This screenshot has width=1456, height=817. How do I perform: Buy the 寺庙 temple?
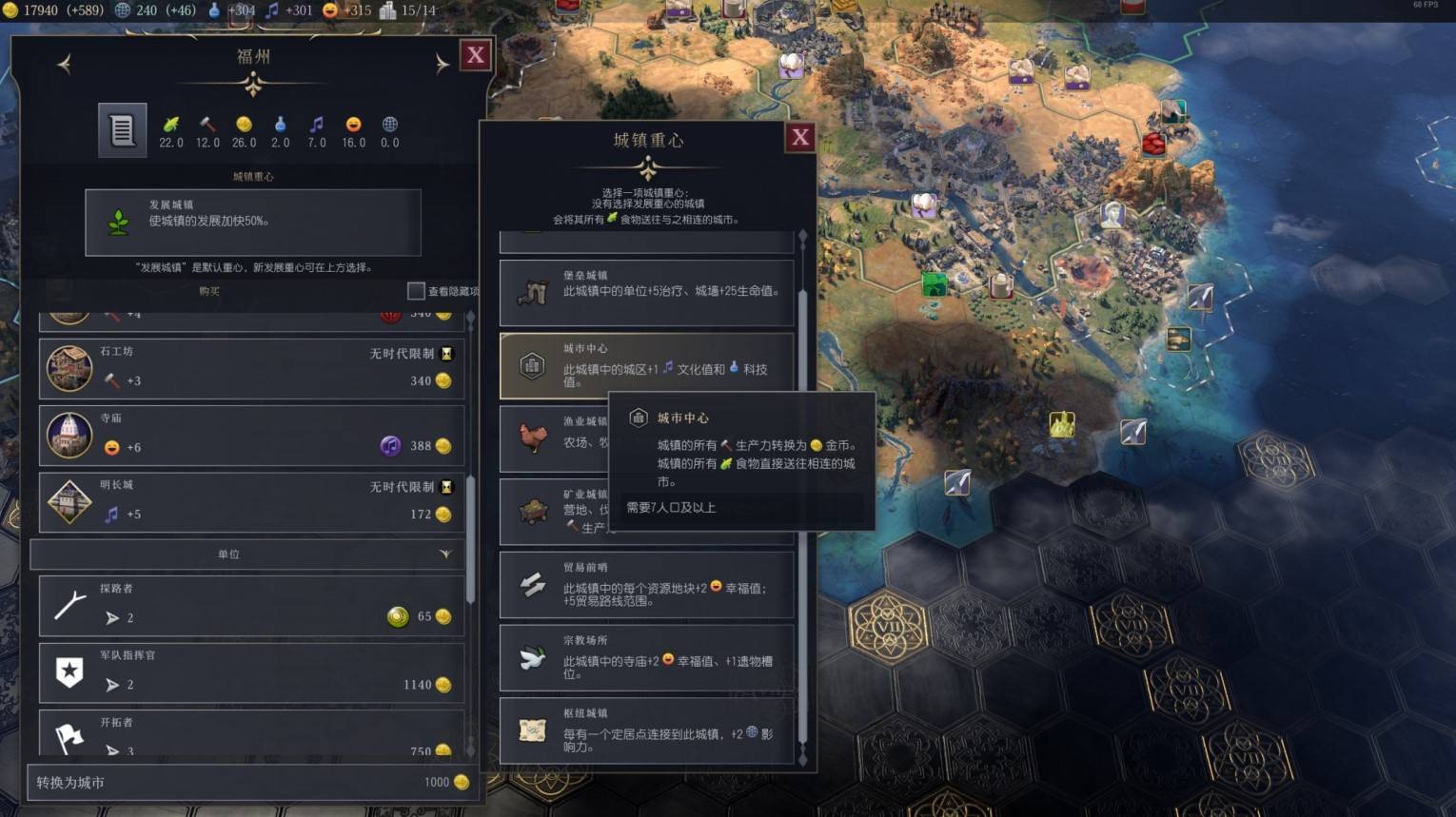[x=251, y=435]
